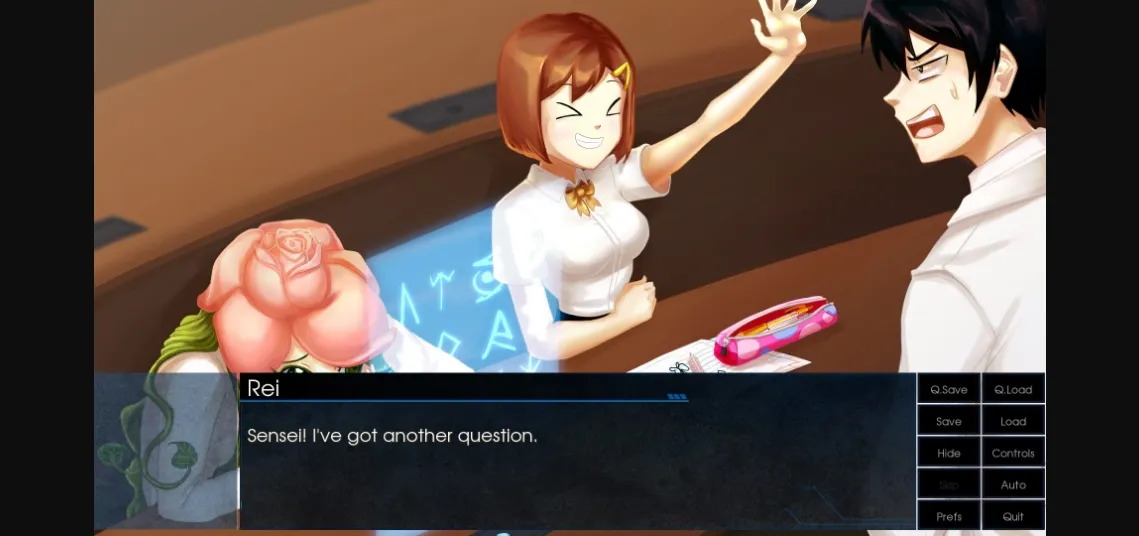Toggle Auto advance mode
Image resolution: width=1139 pixels, height=536 pixels.
click(x=1013, y=485)
